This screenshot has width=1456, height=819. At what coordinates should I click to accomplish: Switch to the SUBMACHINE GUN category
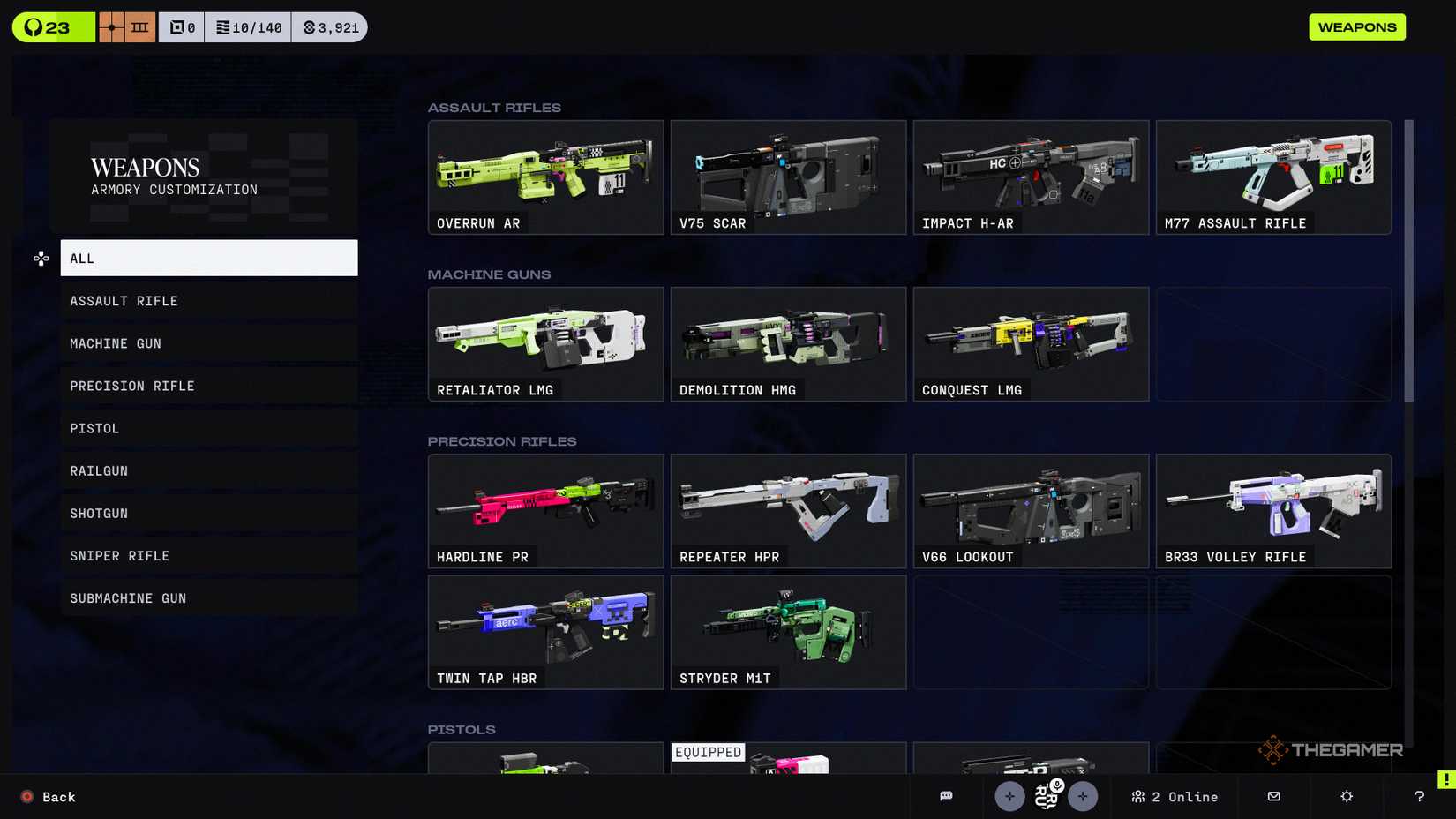(x=208, y=597)
